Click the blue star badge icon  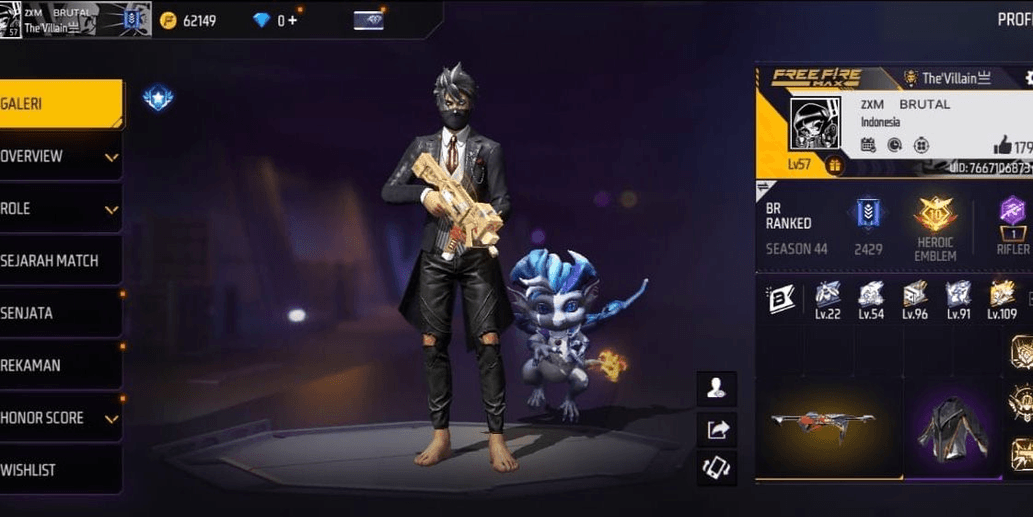pos(158,97)
